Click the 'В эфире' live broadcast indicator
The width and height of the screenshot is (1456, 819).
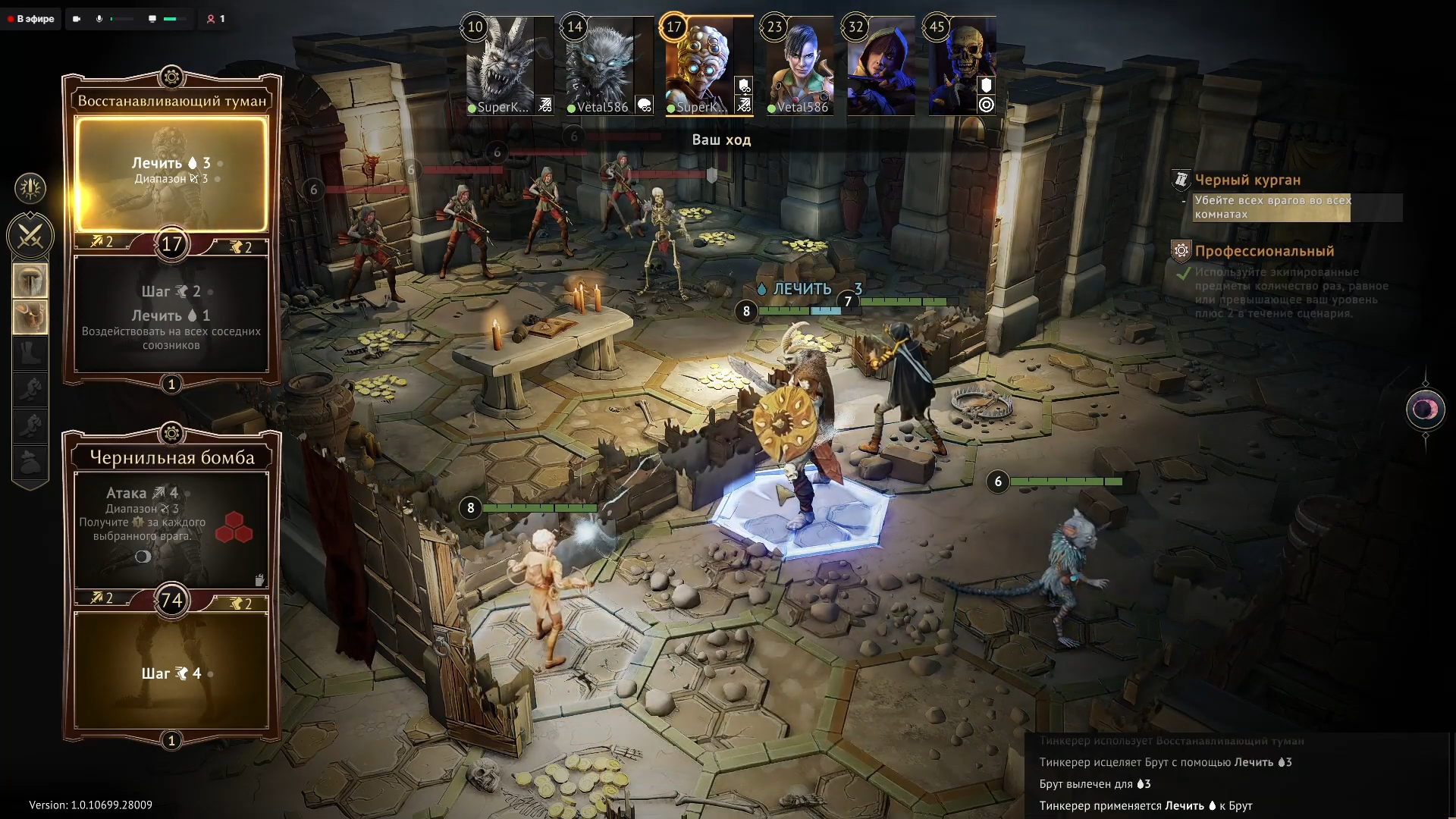[31, 19]
